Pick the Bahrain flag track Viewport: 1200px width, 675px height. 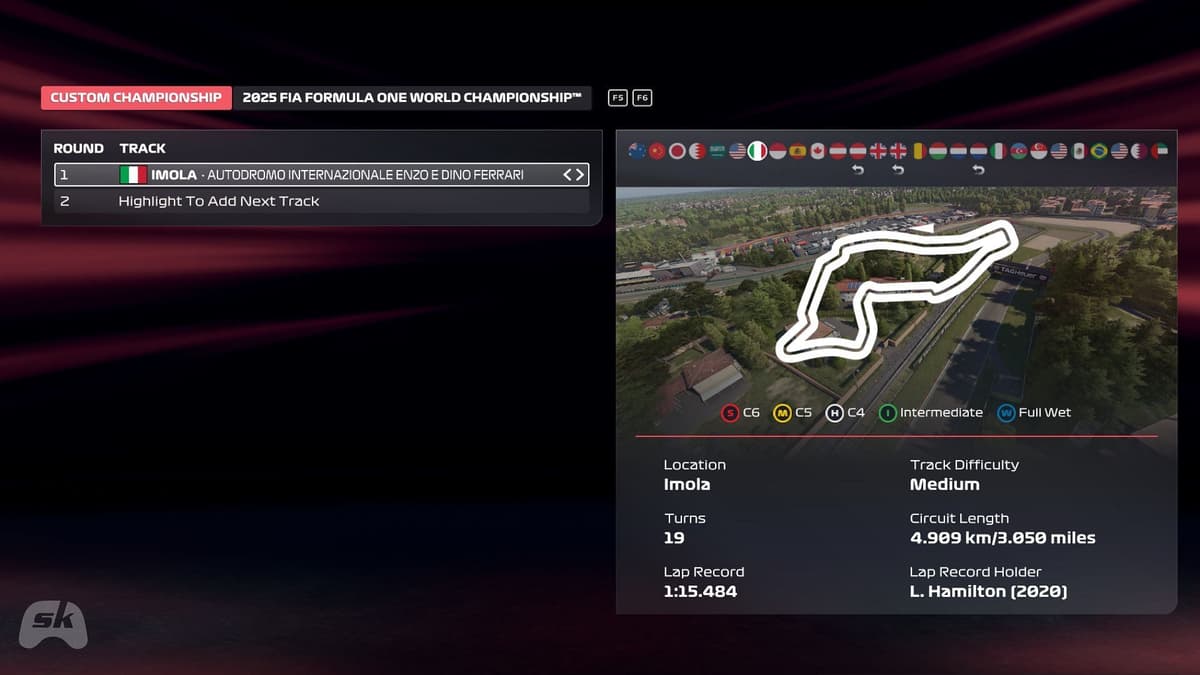click(697, 151)
